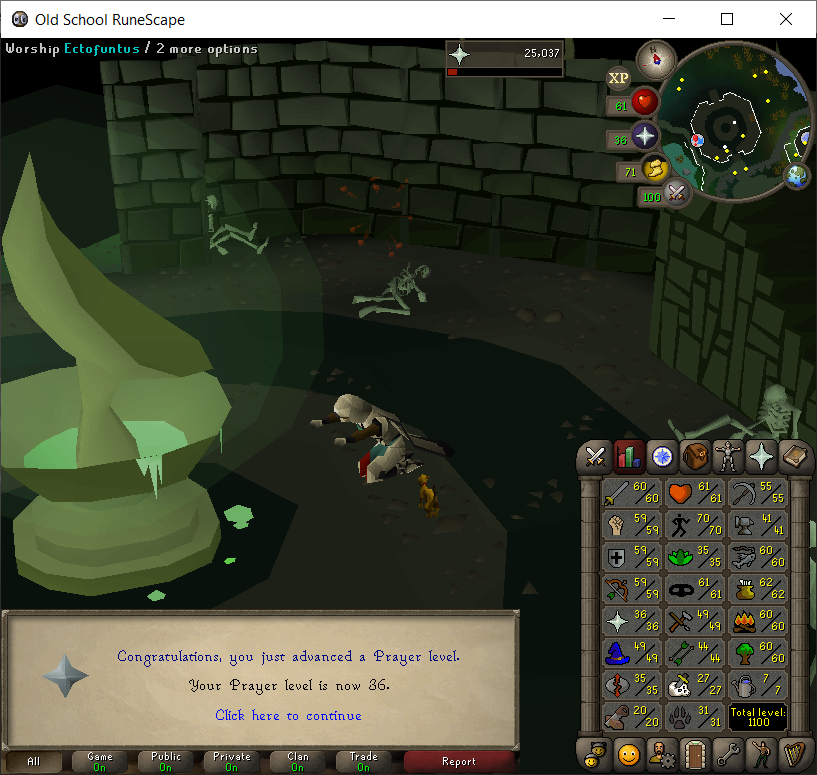The width and height of the screenshot is (817, 775).
Task: Activate quick prayers via the prayer orb
Action: tap(644, 136)
